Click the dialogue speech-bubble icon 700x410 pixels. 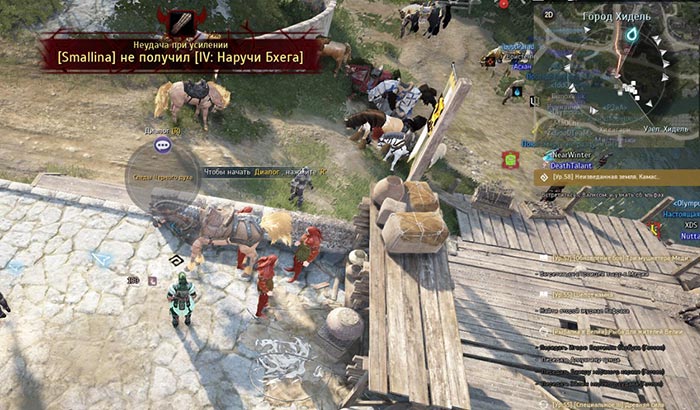(x=162, y=145)
